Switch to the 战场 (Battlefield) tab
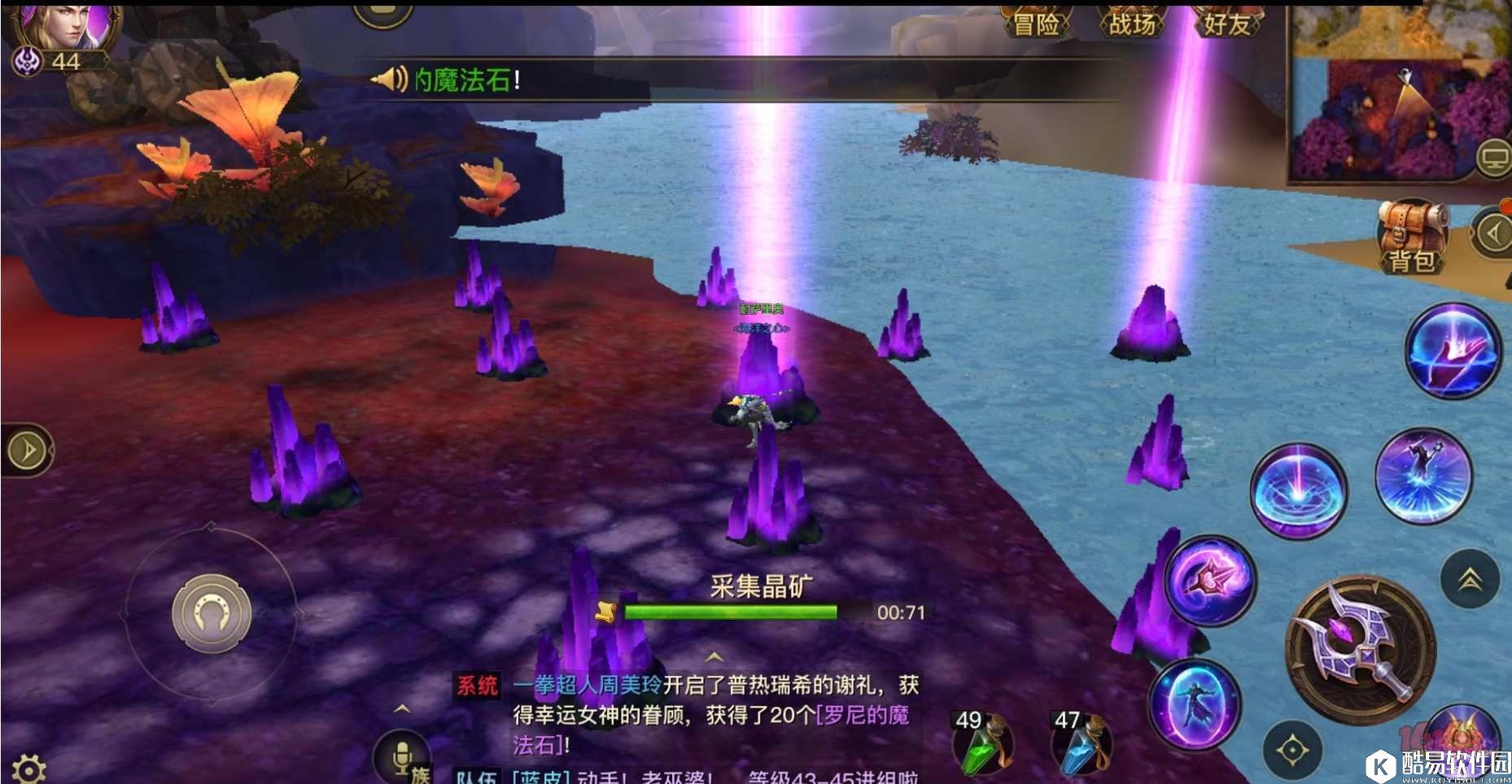The height and width of the screenshot is (784, 1512). point(1134,22)
